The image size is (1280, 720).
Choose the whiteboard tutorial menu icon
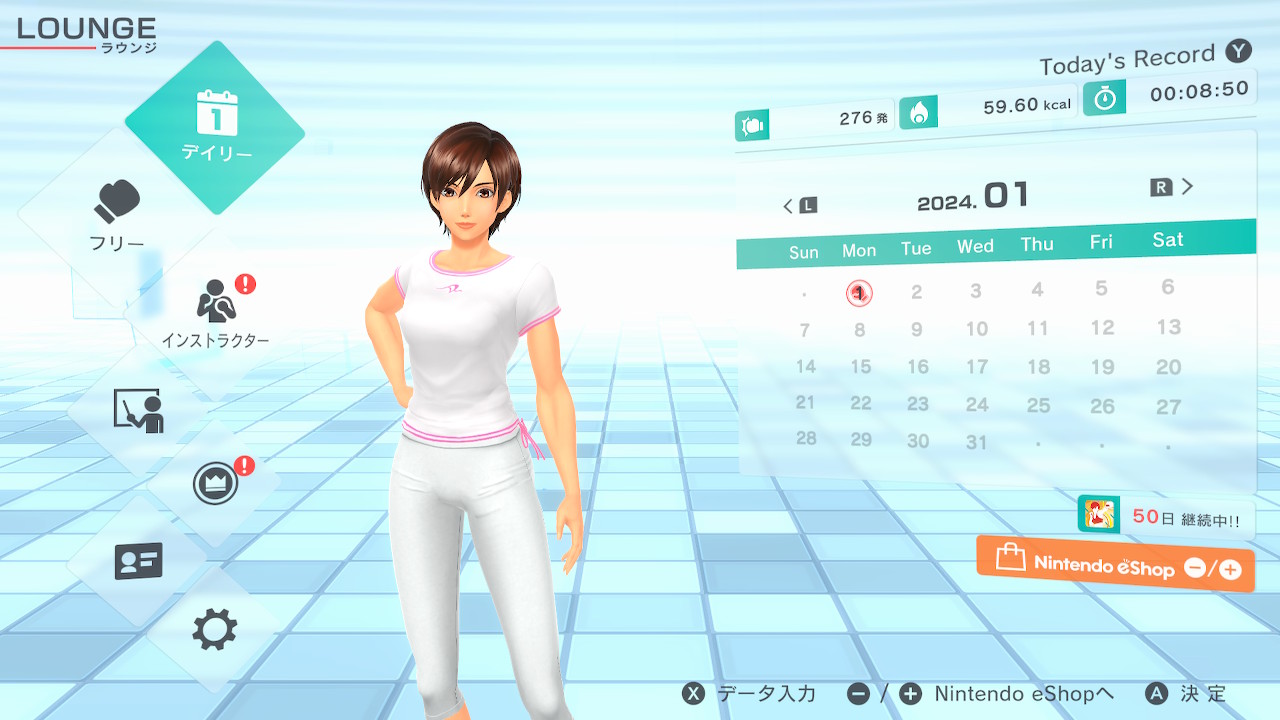click(x=138, y=410)
